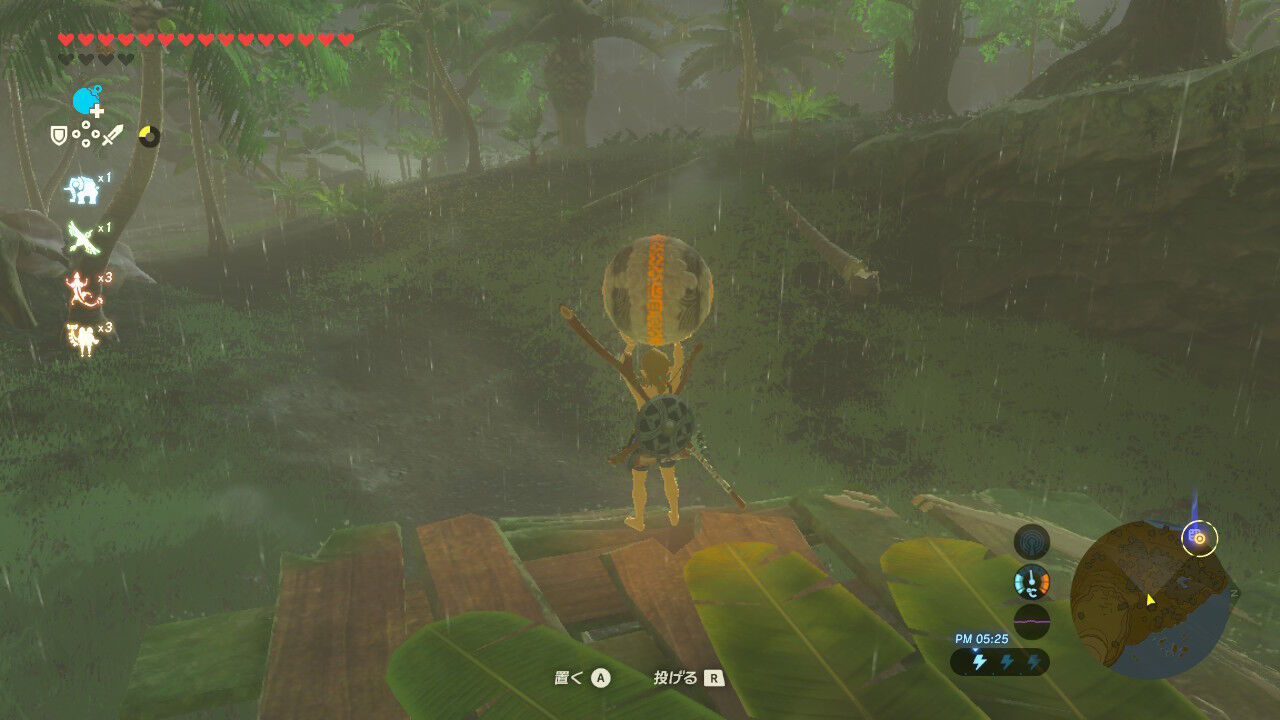This screenshot has height=720, width=1280.
Task: Click the d-pad indicator between shield and sword
Action: [87, 134]
